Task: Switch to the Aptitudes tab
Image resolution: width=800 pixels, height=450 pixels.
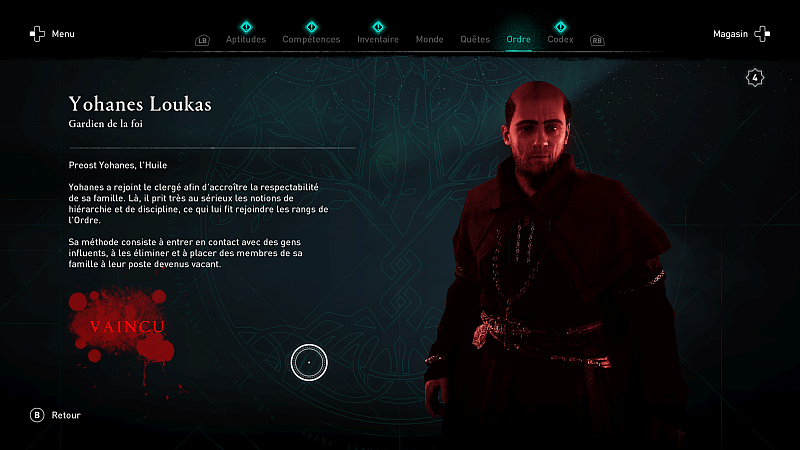Action: point(246,40)
